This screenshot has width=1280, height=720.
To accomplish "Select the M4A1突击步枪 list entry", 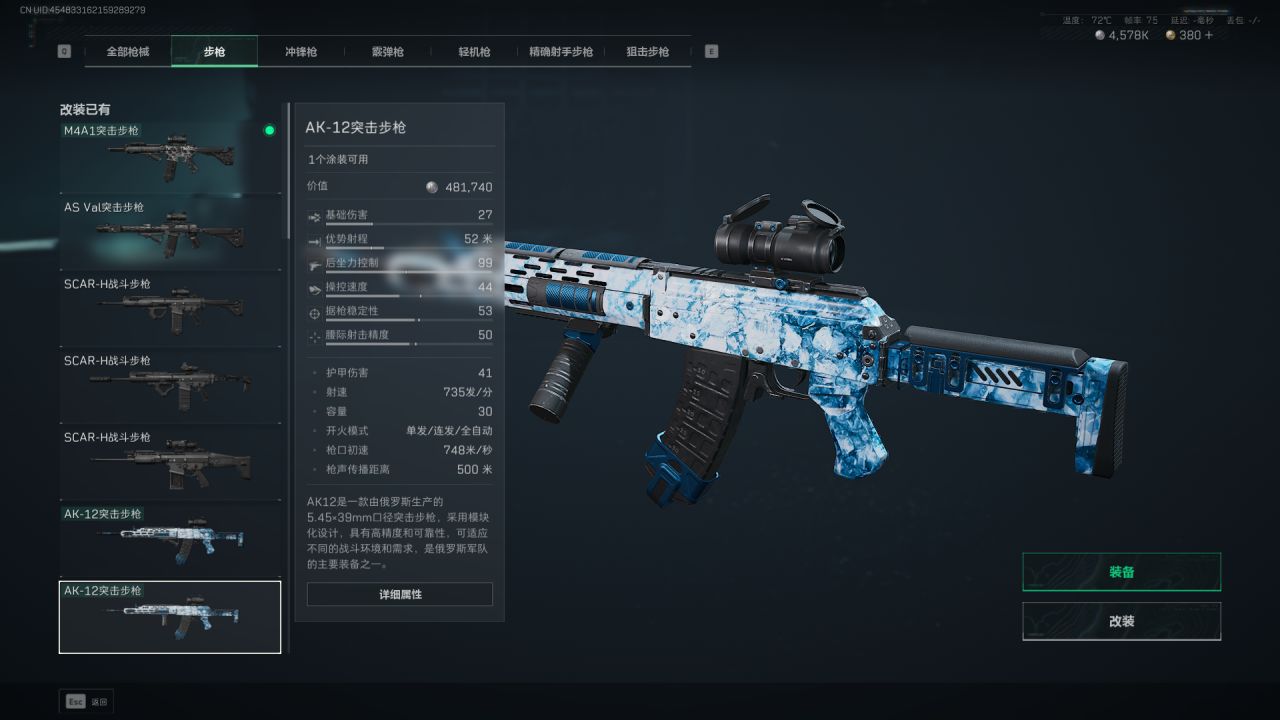I will pyautogui.click(x=170, y=155).
